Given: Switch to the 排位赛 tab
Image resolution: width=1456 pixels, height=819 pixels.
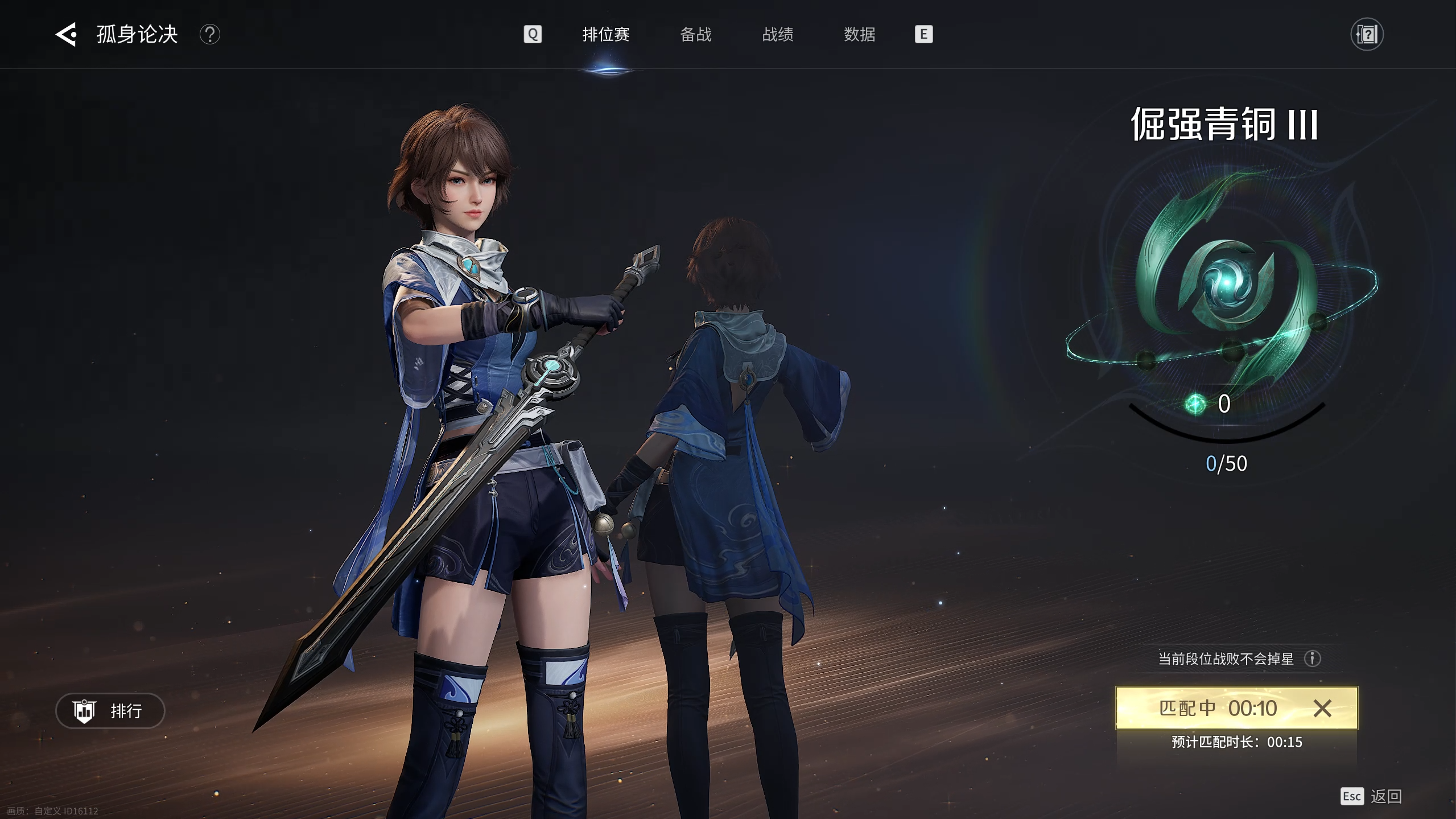Looking at the screenshot, I should pyautogui.click(x=605, y=34).
